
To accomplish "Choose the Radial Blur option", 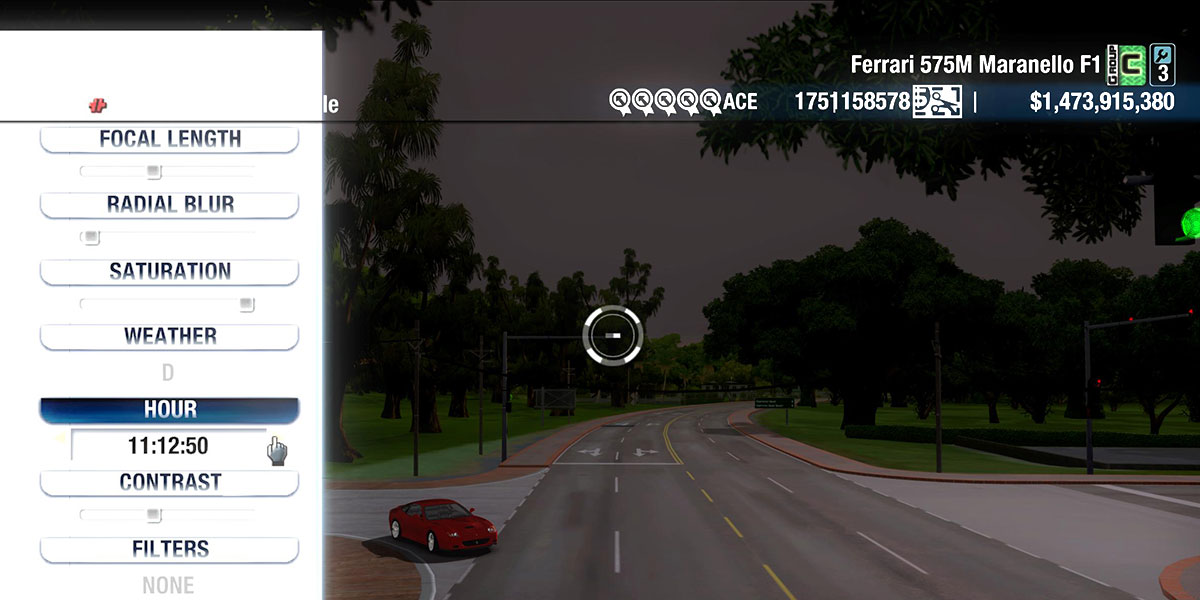I will point(169,205).
